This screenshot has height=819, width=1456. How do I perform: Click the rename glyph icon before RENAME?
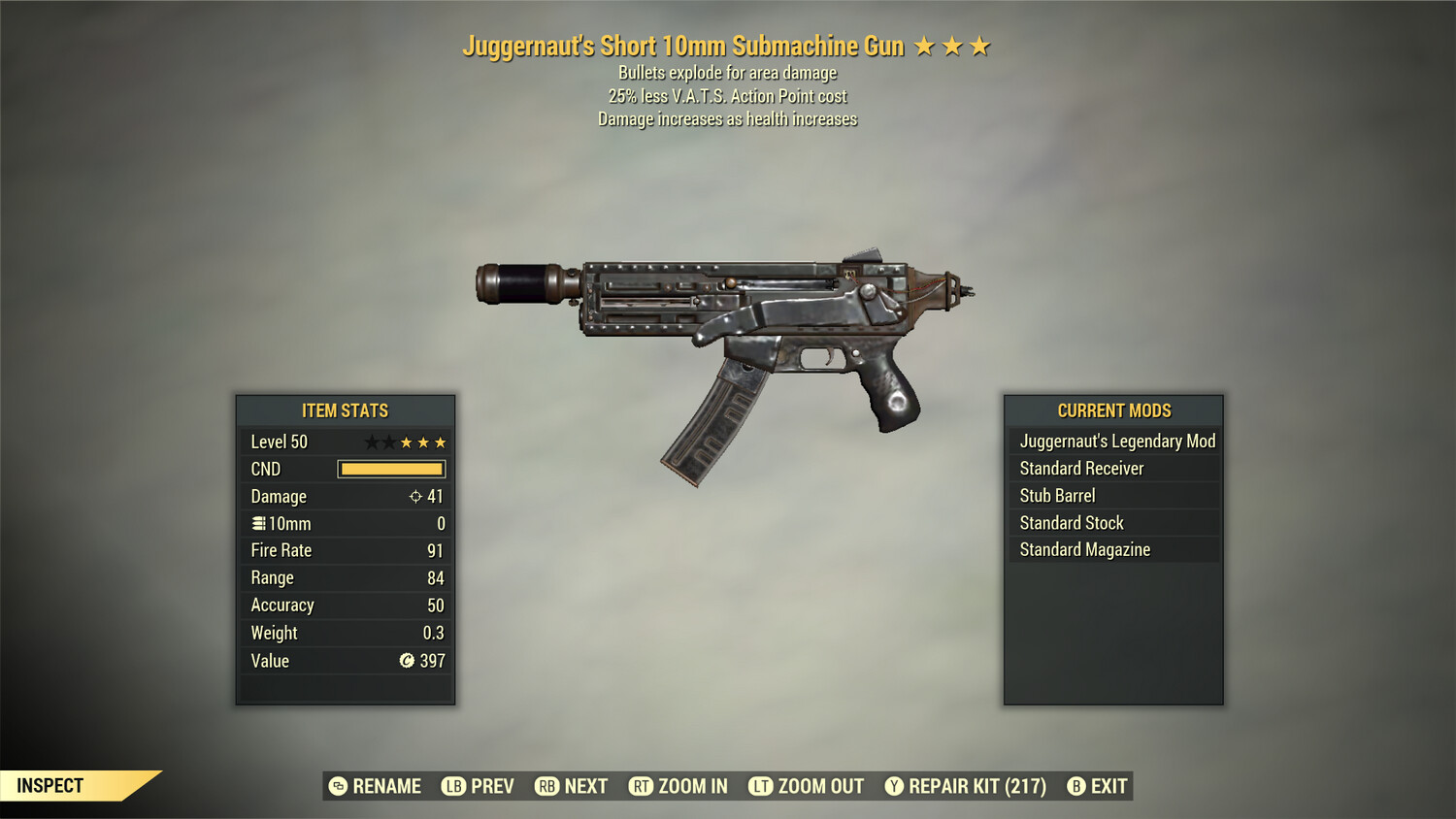pyautogui.click(x=337, y=786)
